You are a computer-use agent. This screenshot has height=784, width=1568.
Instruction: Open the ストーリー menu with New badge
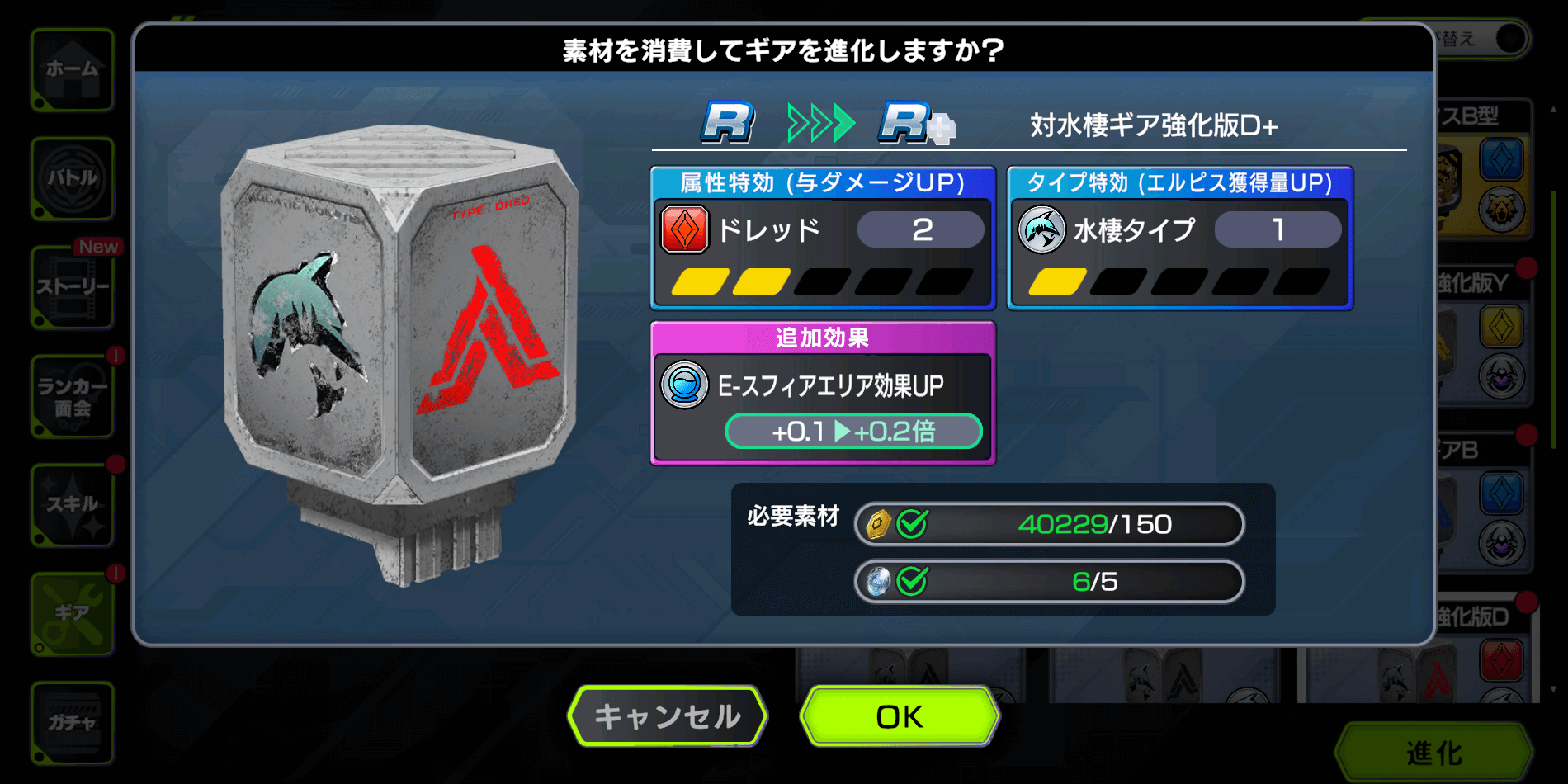[73, 289]
